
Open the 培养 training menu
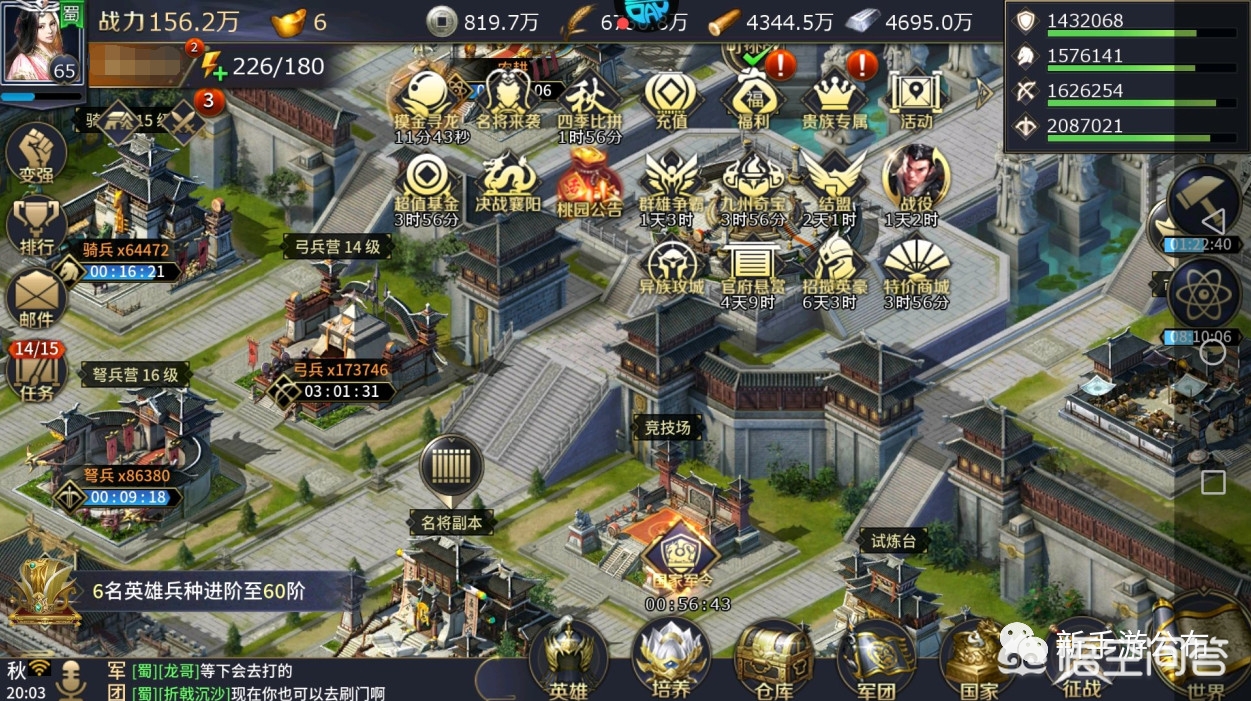[671, 655]
